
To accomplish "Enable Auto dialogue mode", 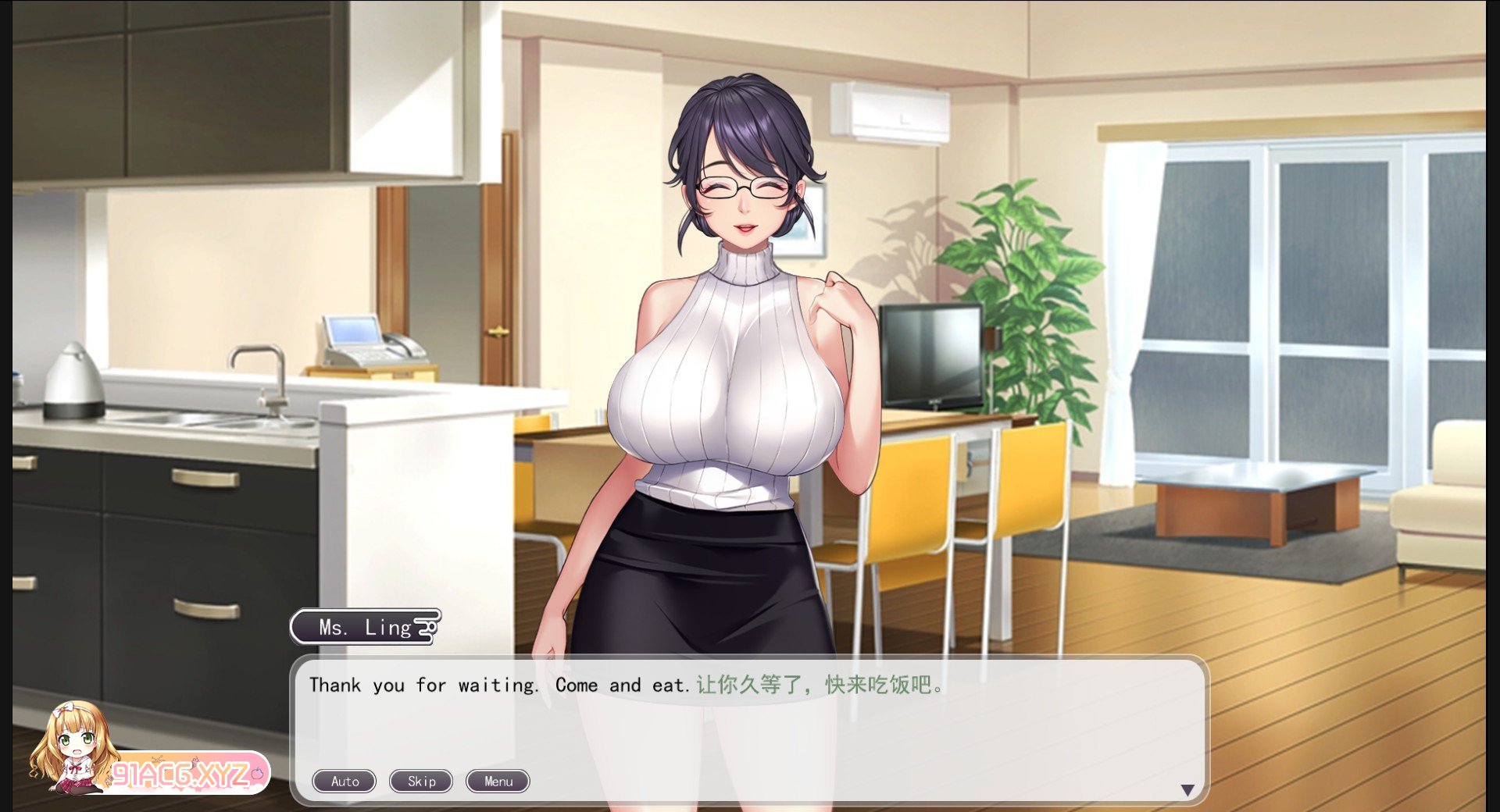I will (x=345, y=781).
